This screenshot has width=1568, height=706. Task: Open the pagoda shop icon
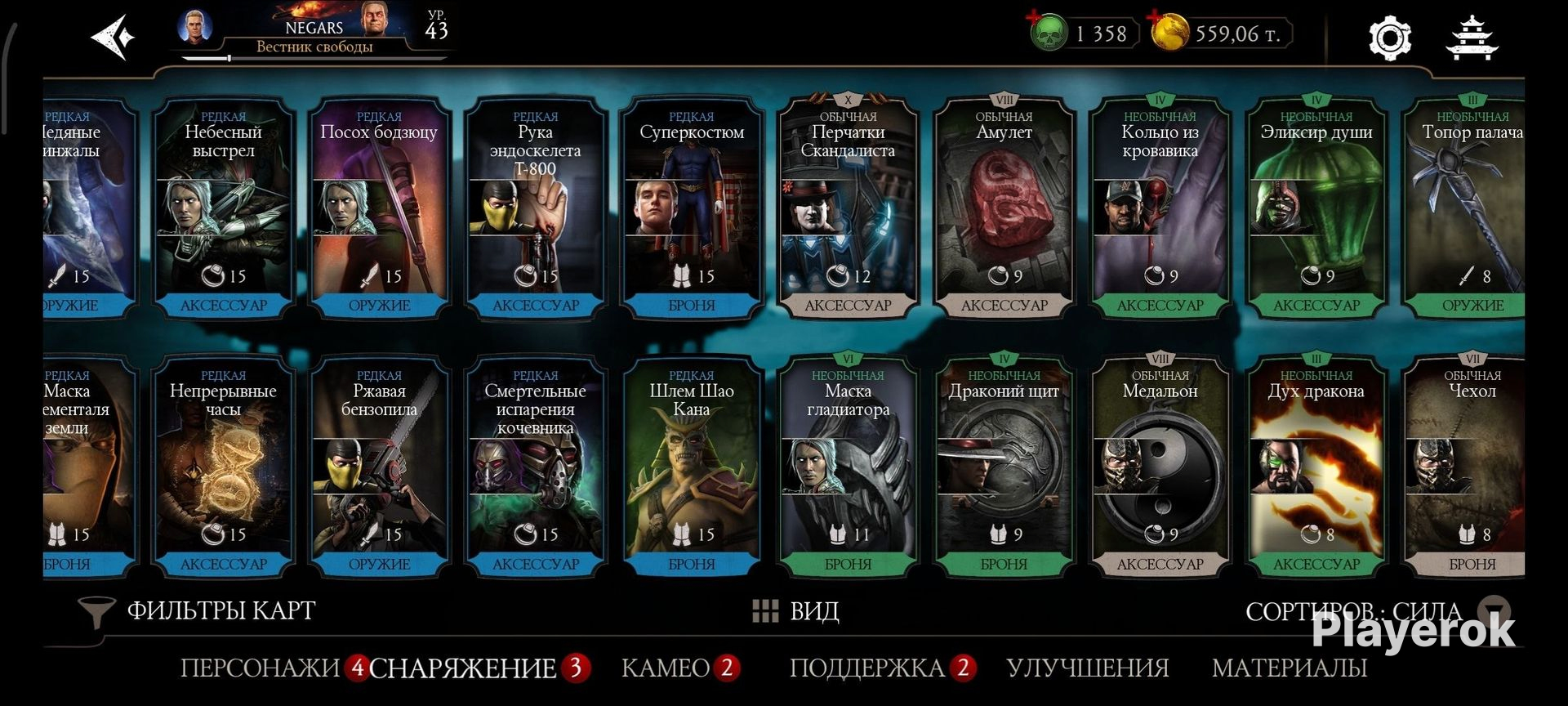[x=1472, y=38]
